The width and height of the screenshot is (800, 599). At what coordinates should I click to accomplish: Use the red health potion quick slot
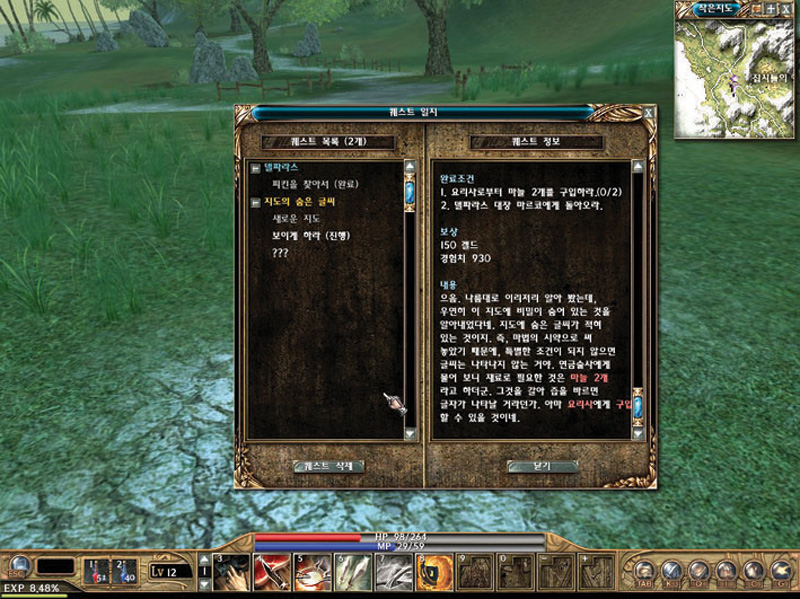coord(96,569)
